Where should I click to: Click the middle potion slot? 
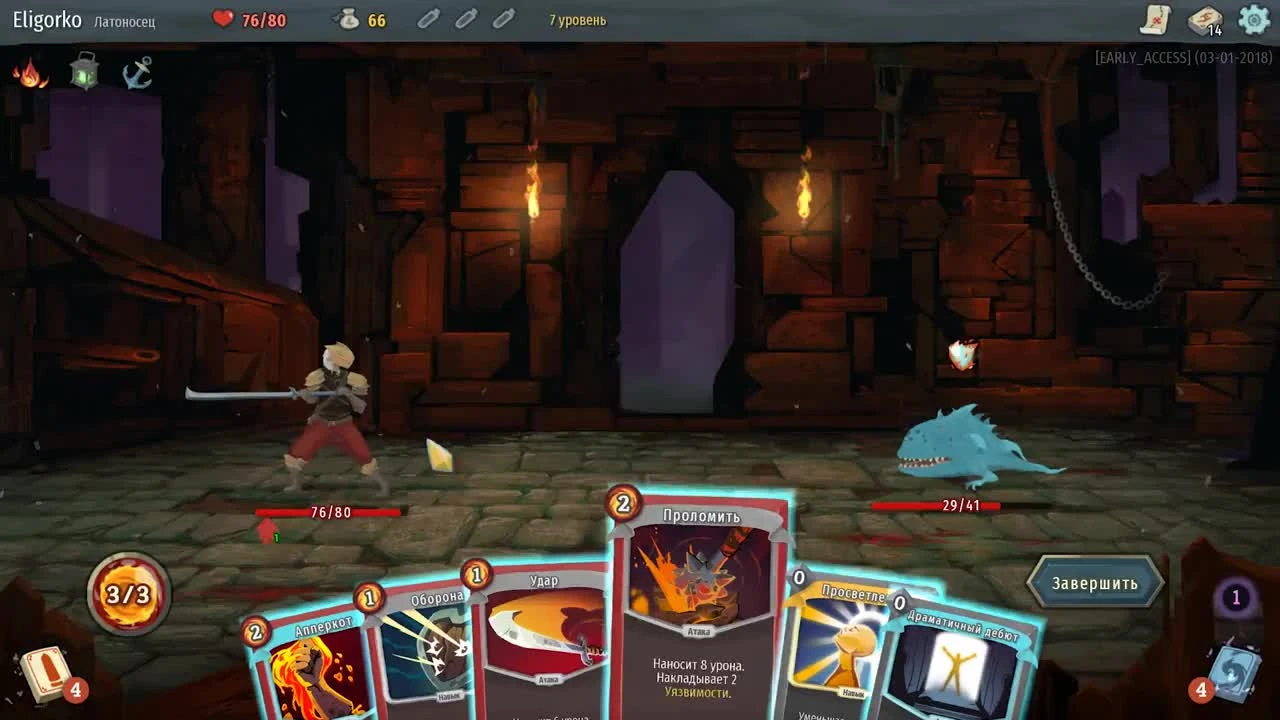[x=466, y=18]
